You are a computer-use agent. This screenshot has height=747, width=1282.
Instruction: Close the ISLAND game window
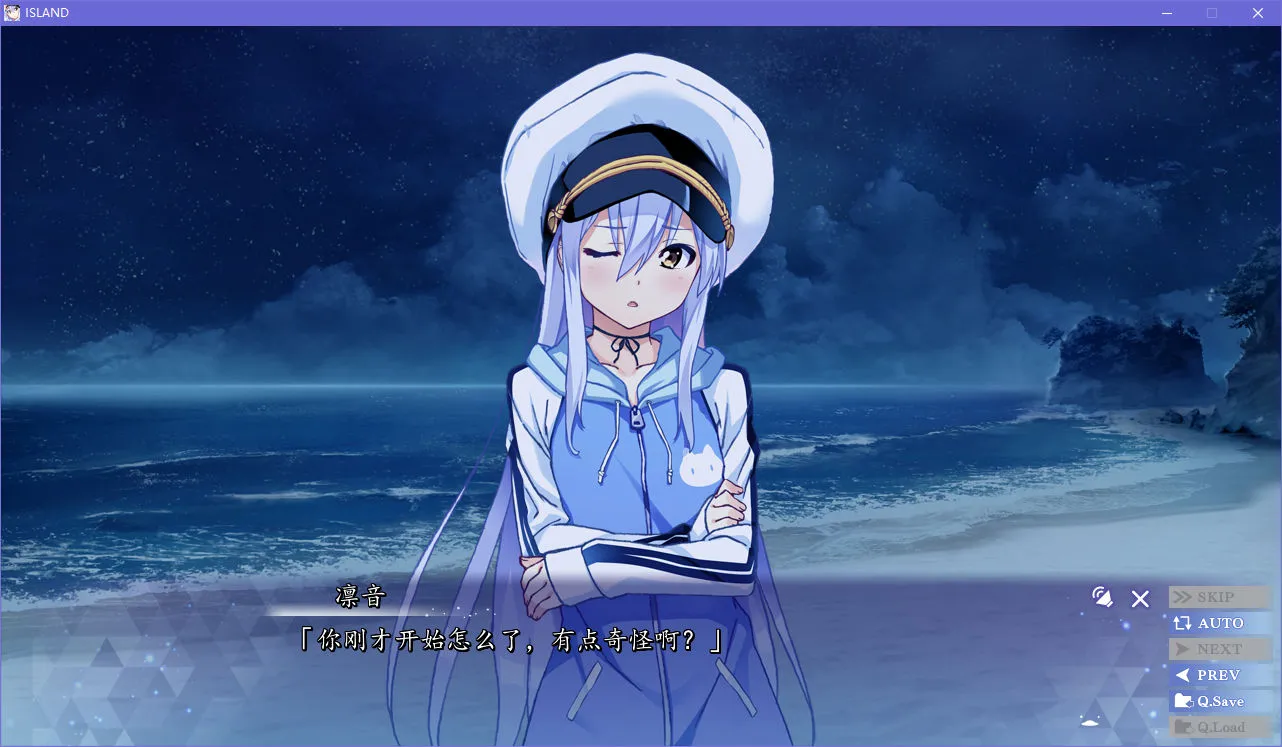1258,13
